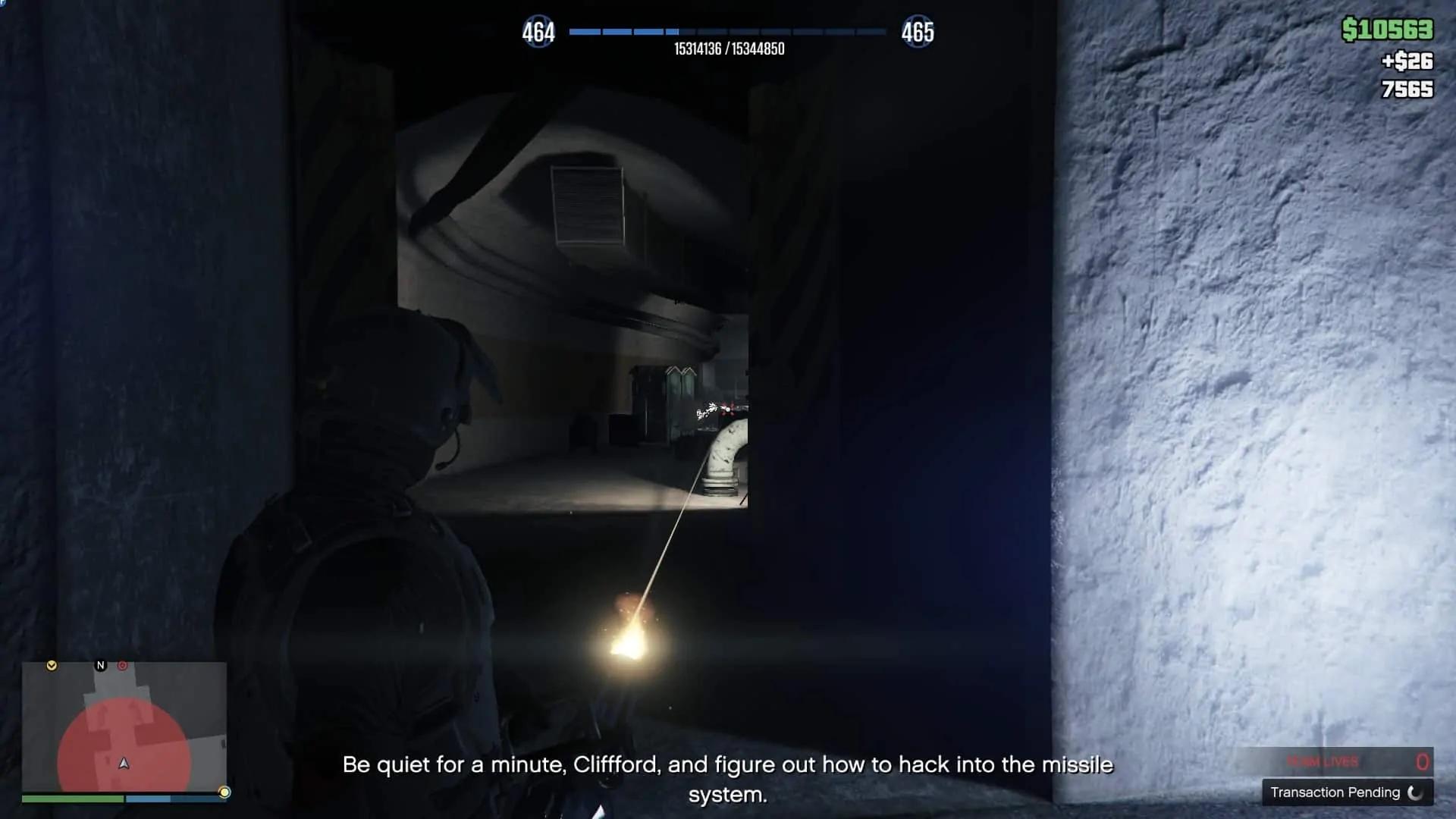Click the right player count badge showing 465
The image size is (1456, 819).
tap(920, 32)
